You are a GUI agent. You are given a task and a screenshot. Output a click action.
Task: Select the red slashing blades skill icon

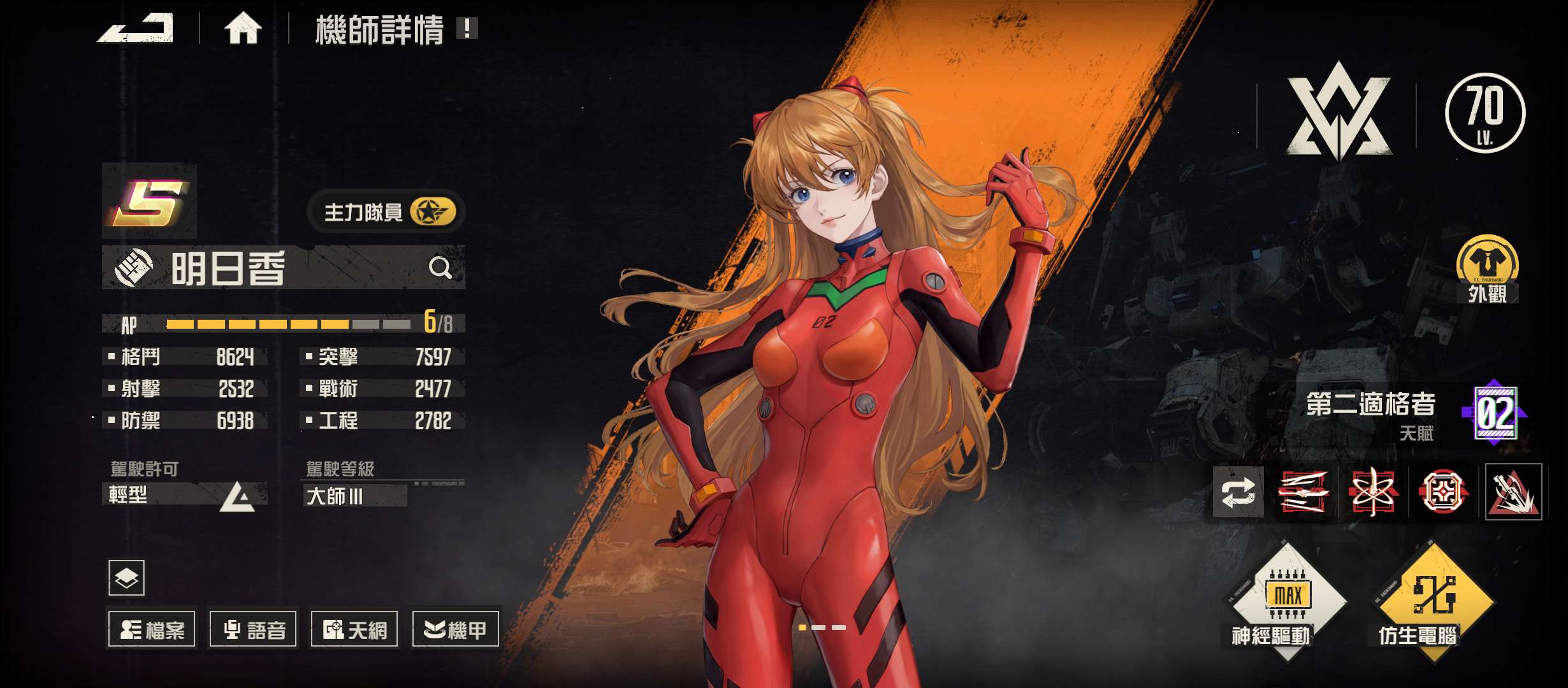click(x=1303, y=492)
